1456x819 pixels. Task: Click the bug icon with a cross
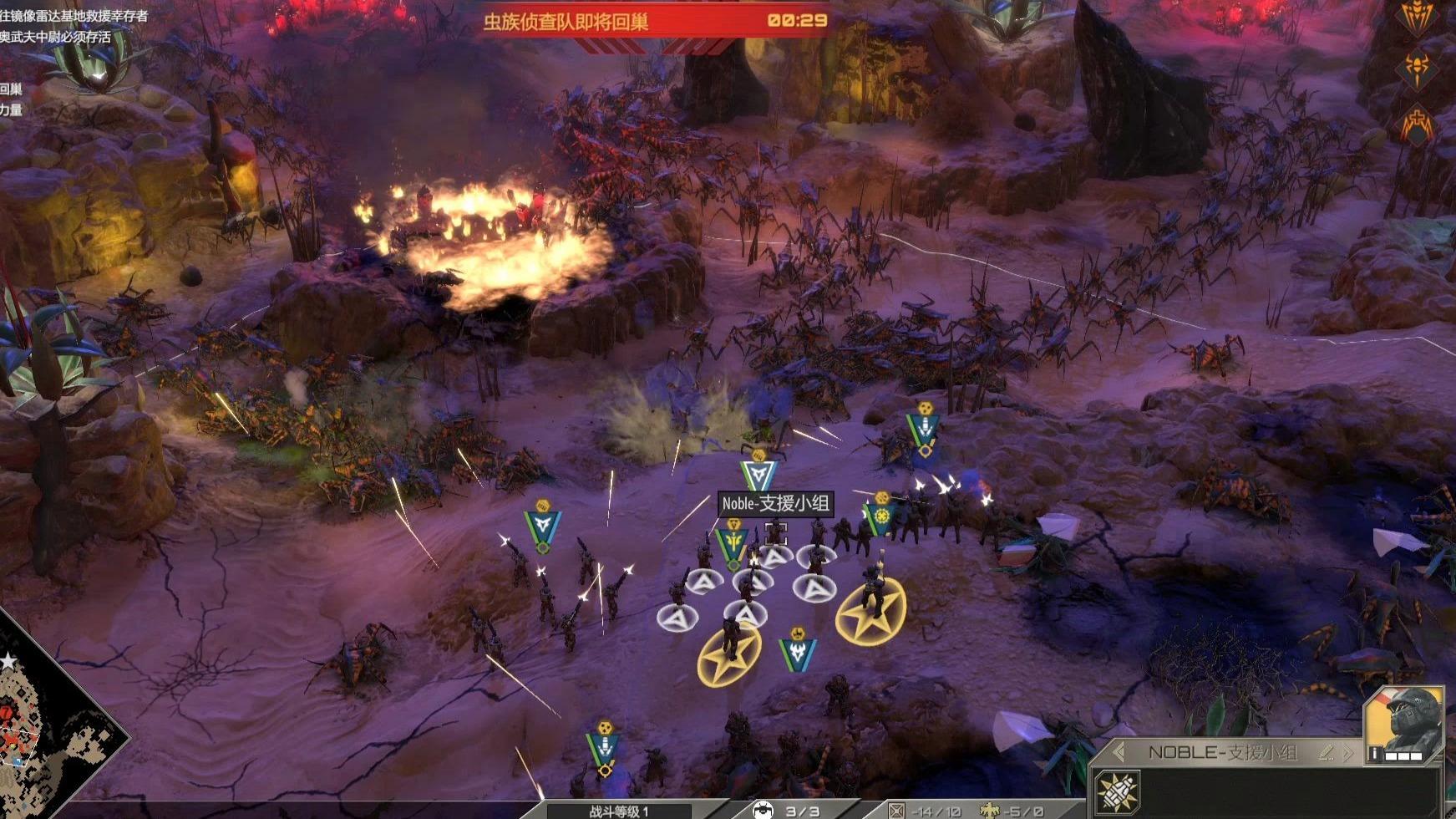point(1417,124)
